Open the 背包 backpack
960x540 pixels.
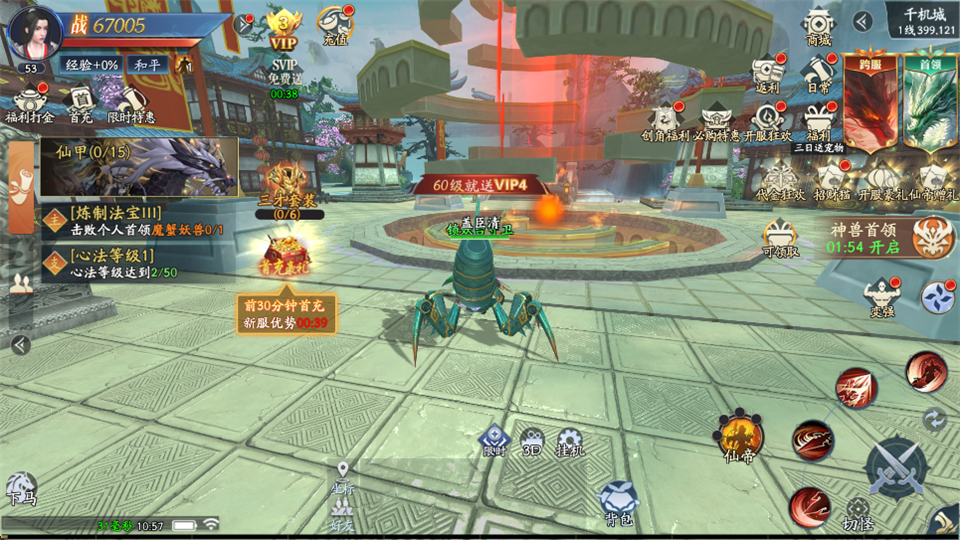tap(617, 501)
